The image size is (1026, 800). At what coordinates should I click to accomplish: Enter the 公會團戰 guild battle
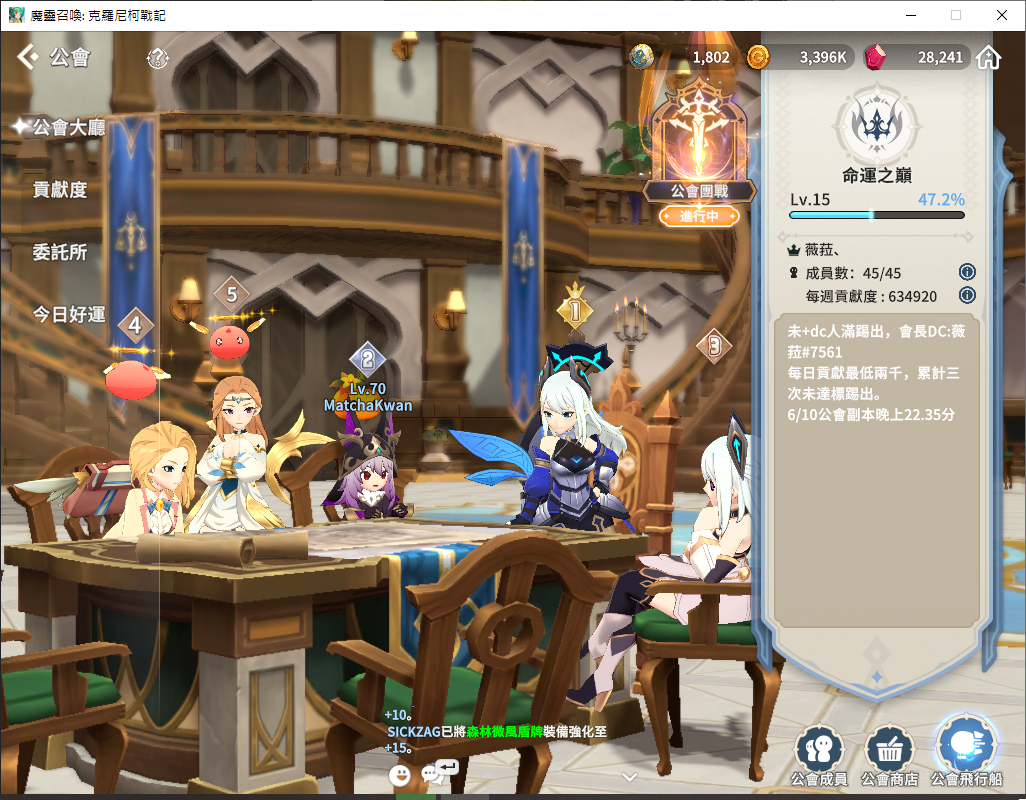pos(699,150)
